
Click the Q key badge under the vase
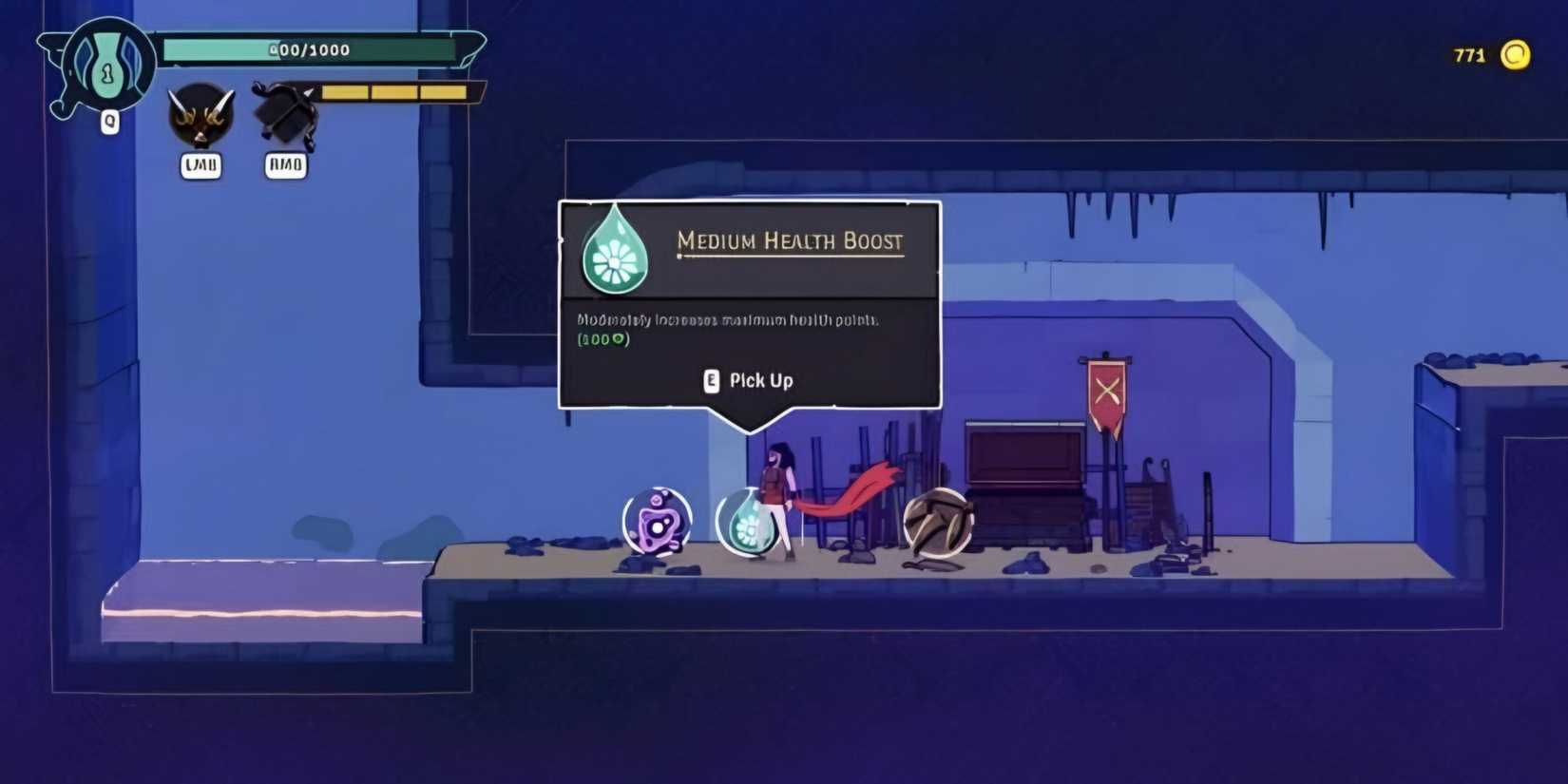(109, 124)
